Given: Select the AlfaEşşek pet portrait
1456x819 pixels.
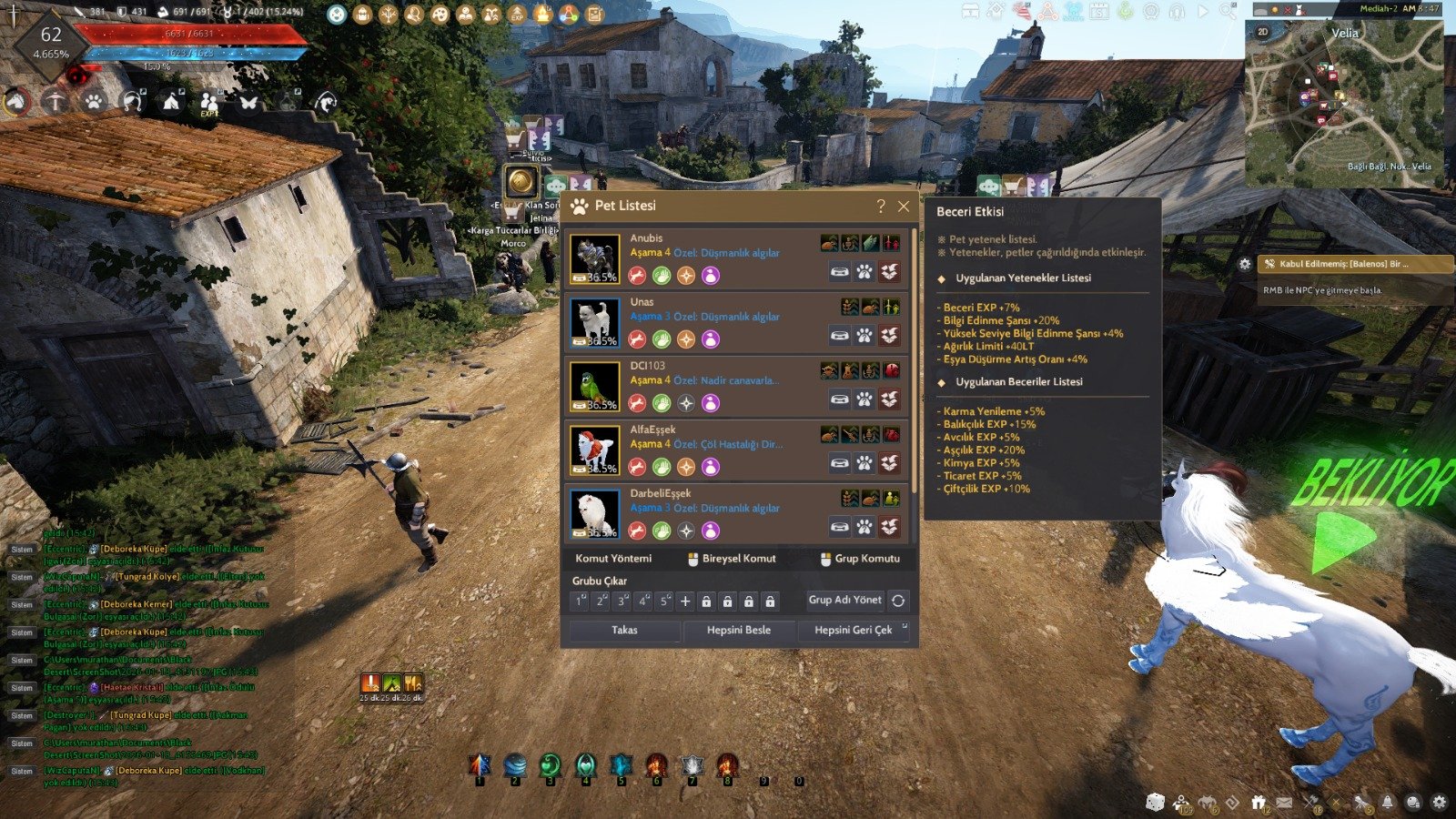Looking at the screenshot, I should (x=595, y=450).
